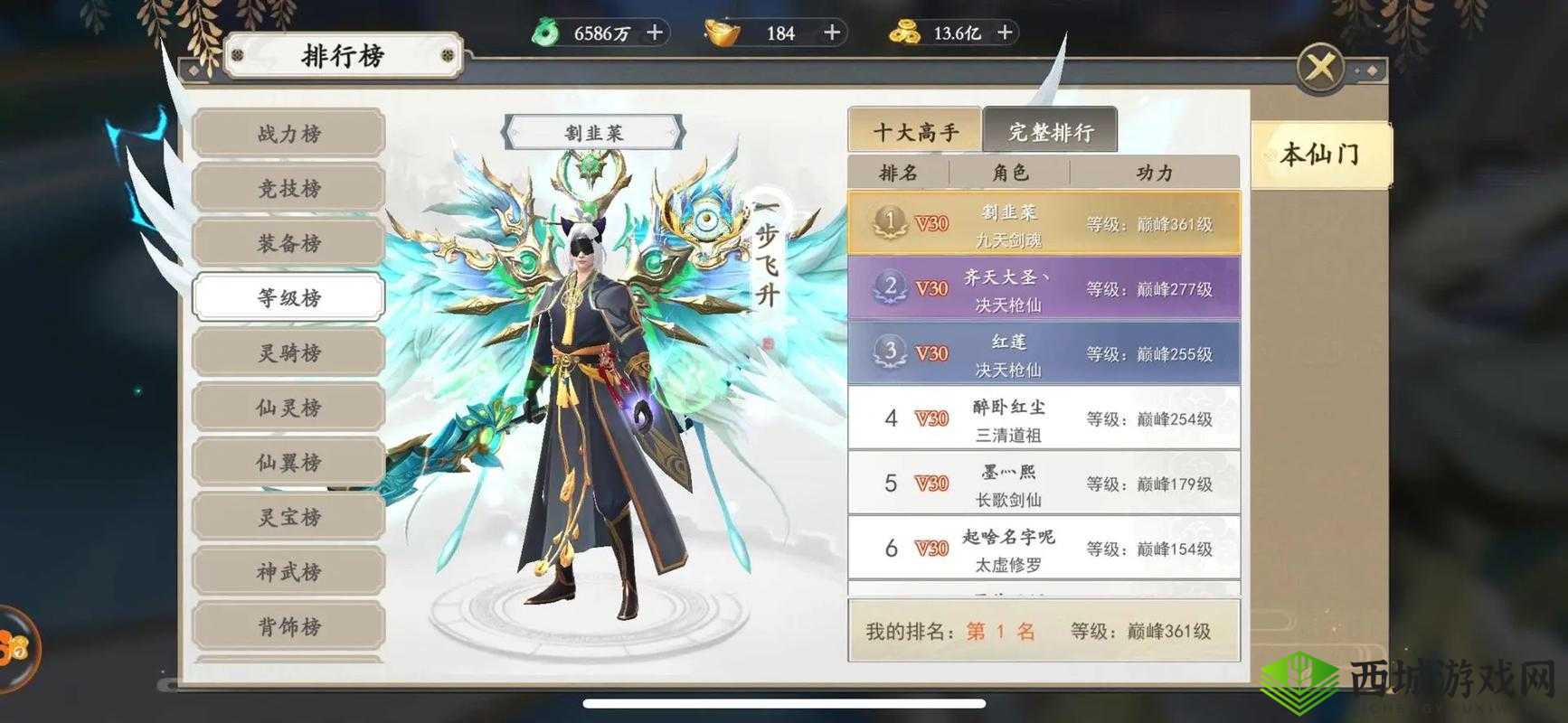The height and width of the screenshot is (723, 1568).
Task: Tap the plus icon beside the jade currency
Action: (x=653, y=33)
